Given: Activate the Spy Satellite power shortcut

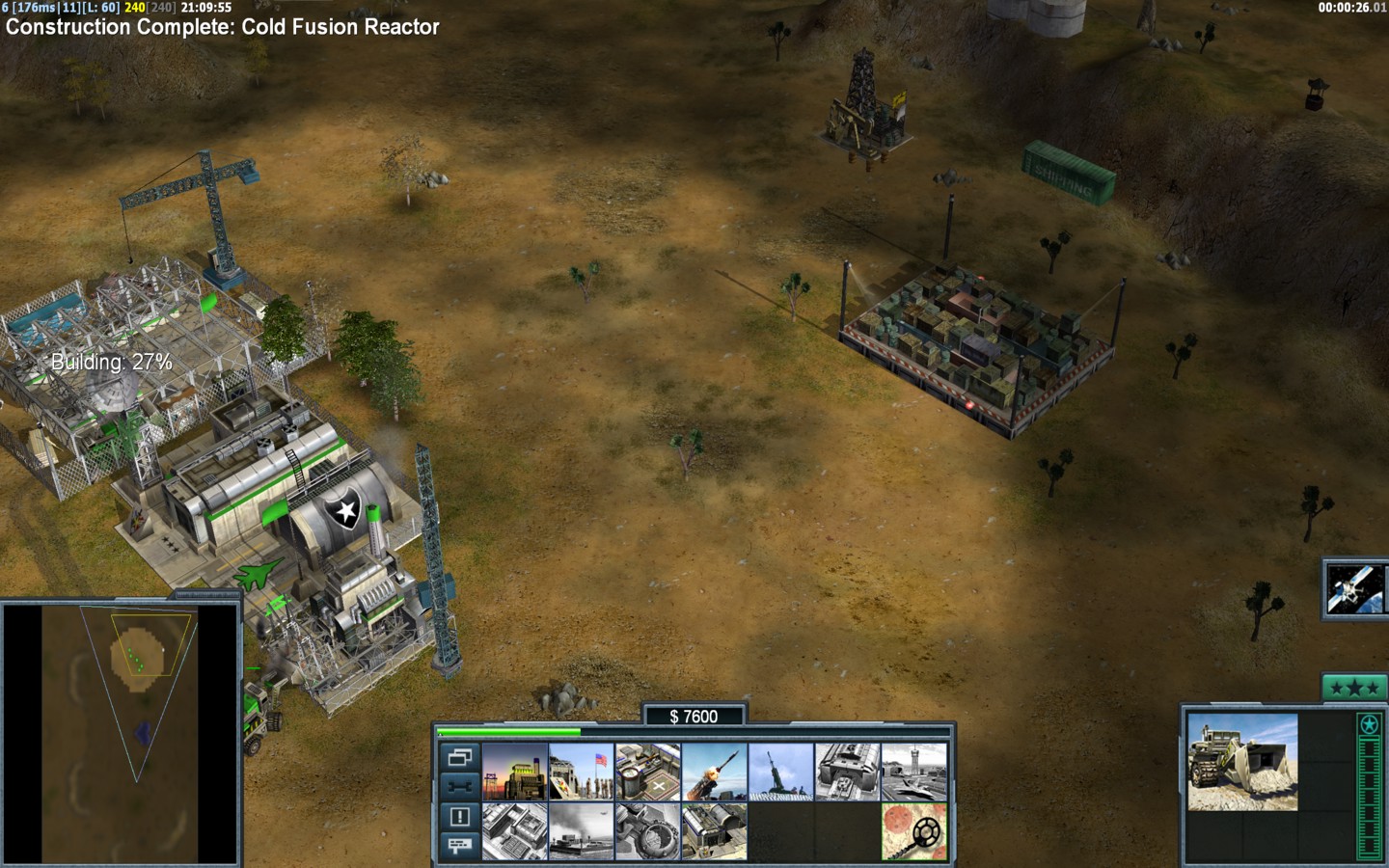Looking at the screenshot, I should pos(1356,589).
